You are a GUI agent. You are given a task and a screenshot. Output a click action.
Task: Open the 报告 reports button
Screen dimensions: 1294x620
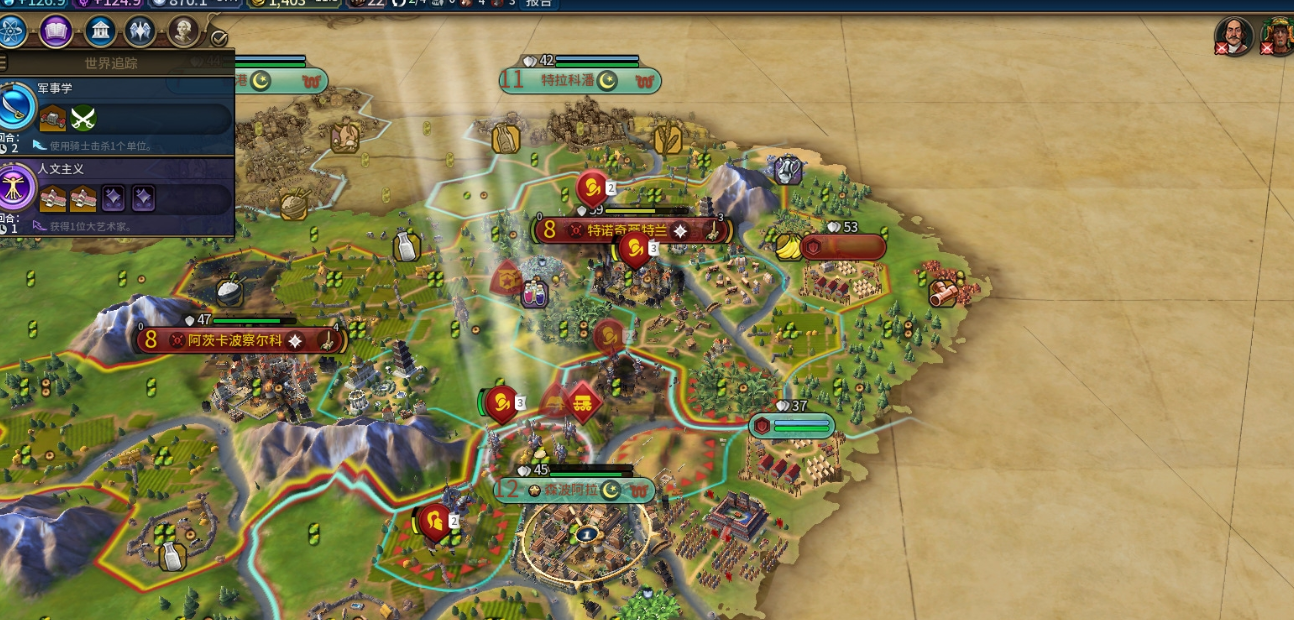point(539,3)
